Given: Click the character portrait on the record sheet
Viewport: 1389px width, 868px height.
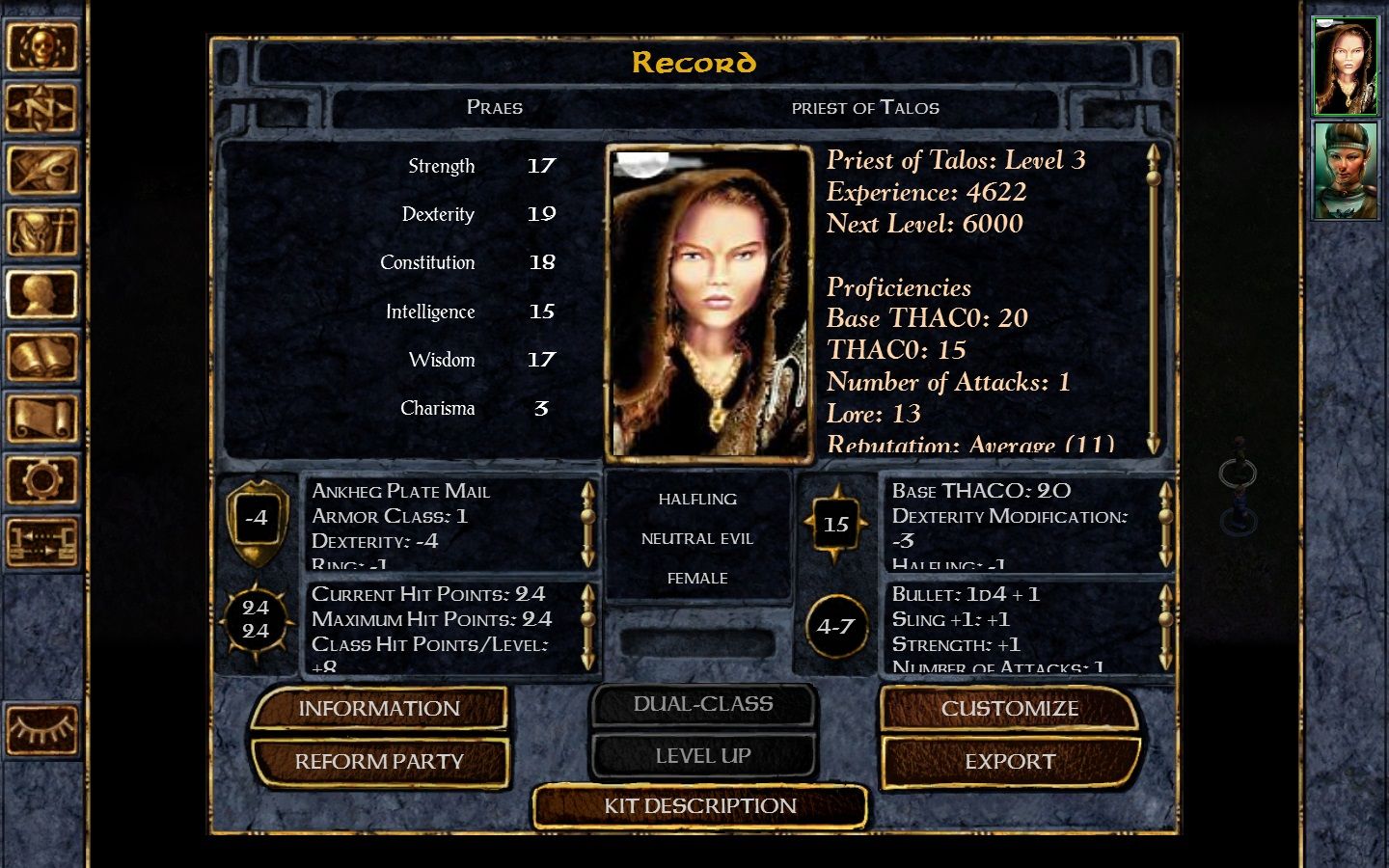Looking at the screenshot, I should point(709,303).
